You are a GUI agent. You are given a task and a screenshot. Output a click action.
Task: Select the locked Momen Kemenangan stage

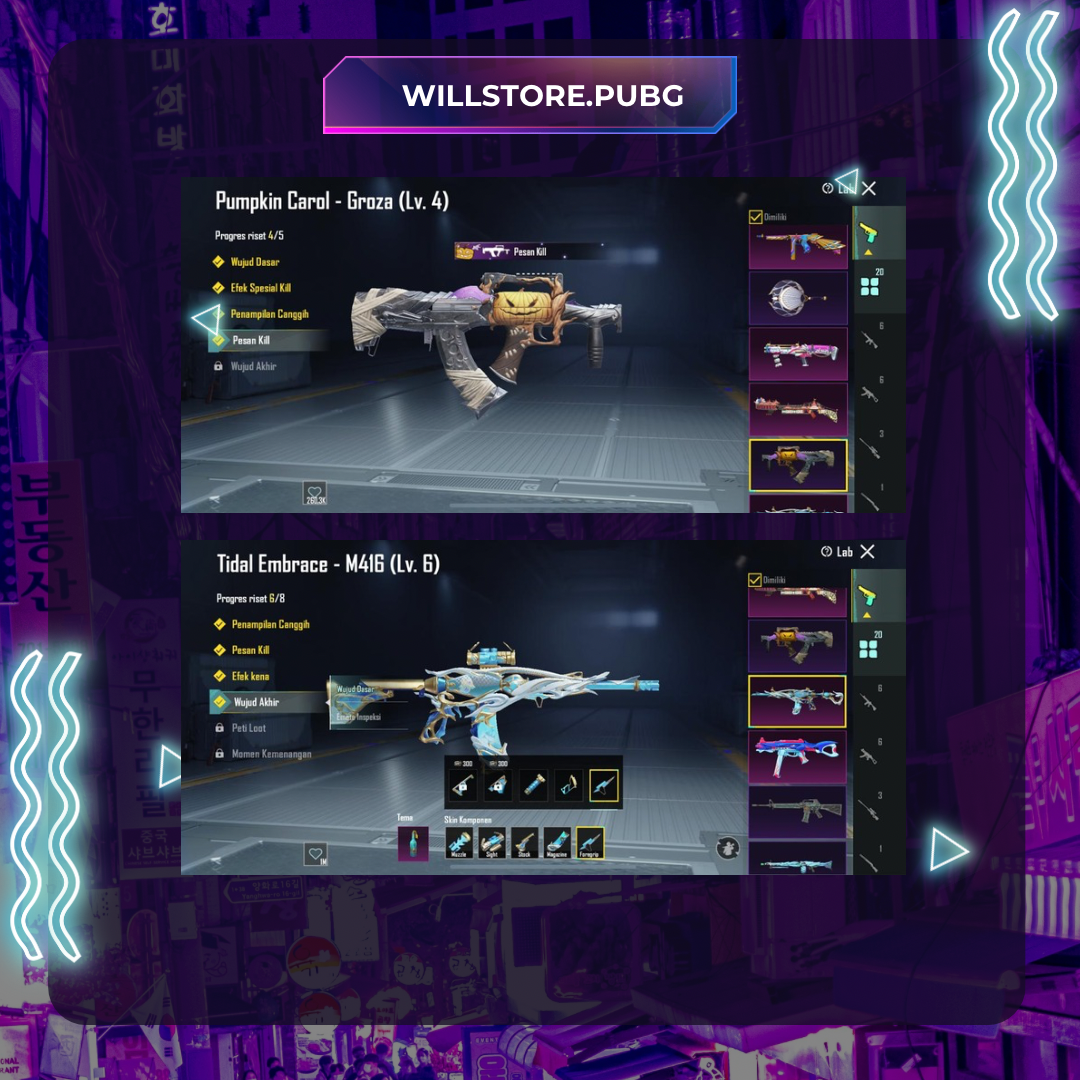[271, 754]
